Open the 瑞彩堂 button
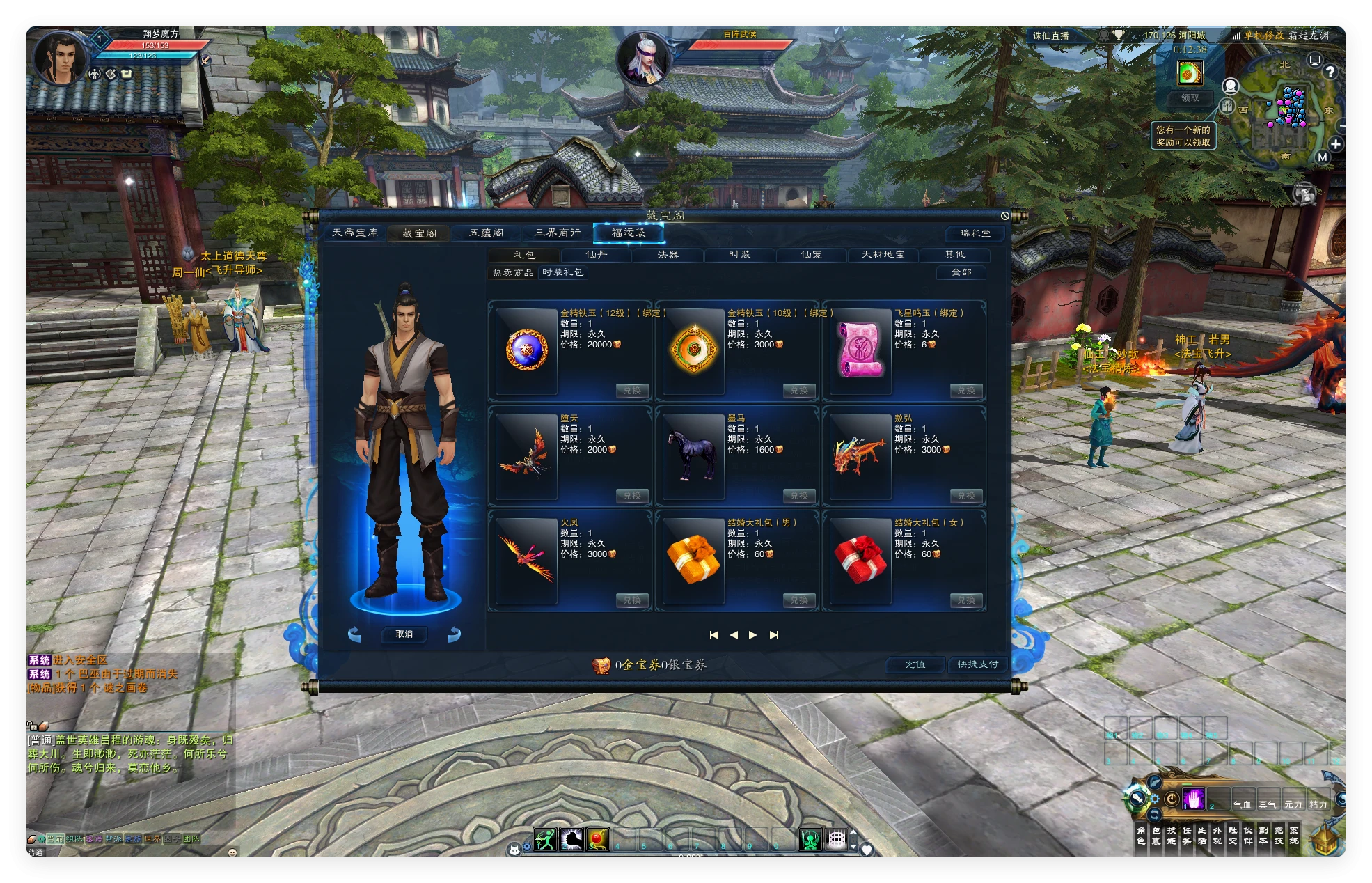The image size is (1372, 883). pyautogui.click(x=975, y=233)
